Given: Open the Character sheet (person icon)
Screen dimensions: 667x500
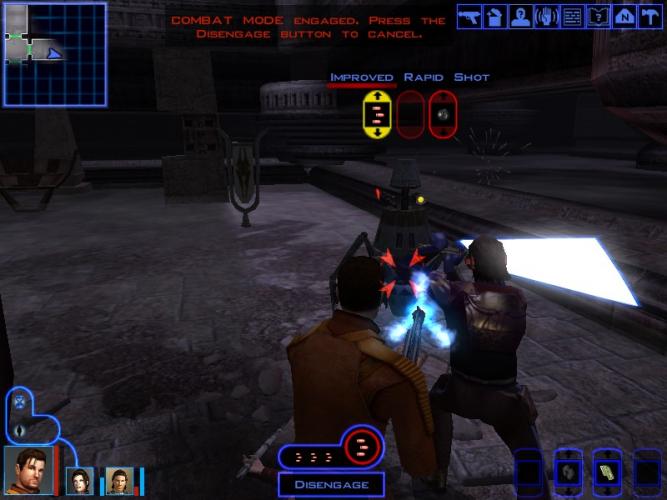Looking at the screenshot, I should (x=520, y=15).
